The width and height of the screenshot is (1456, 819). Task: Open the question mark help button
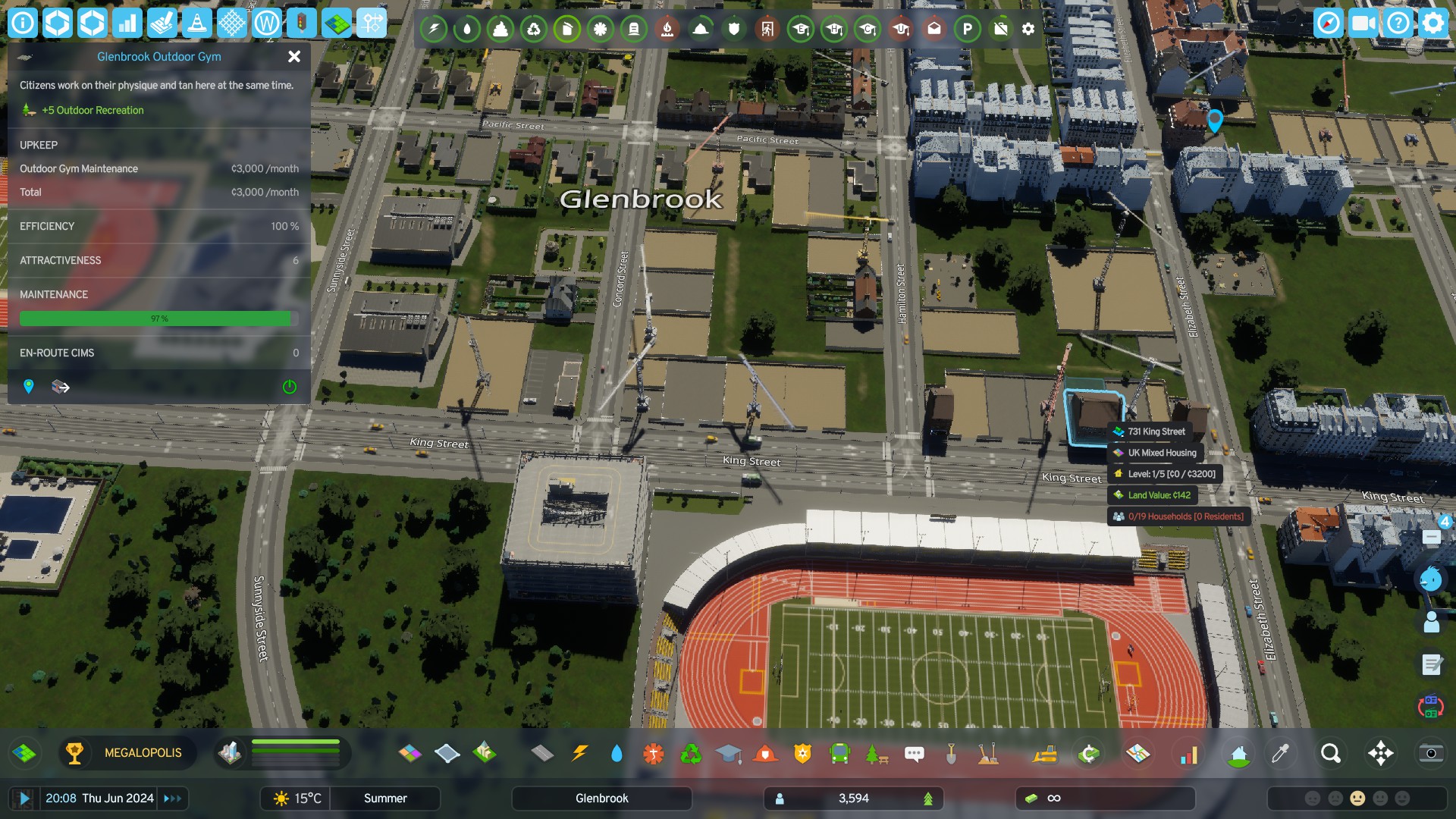click(x=1398, y=24)
